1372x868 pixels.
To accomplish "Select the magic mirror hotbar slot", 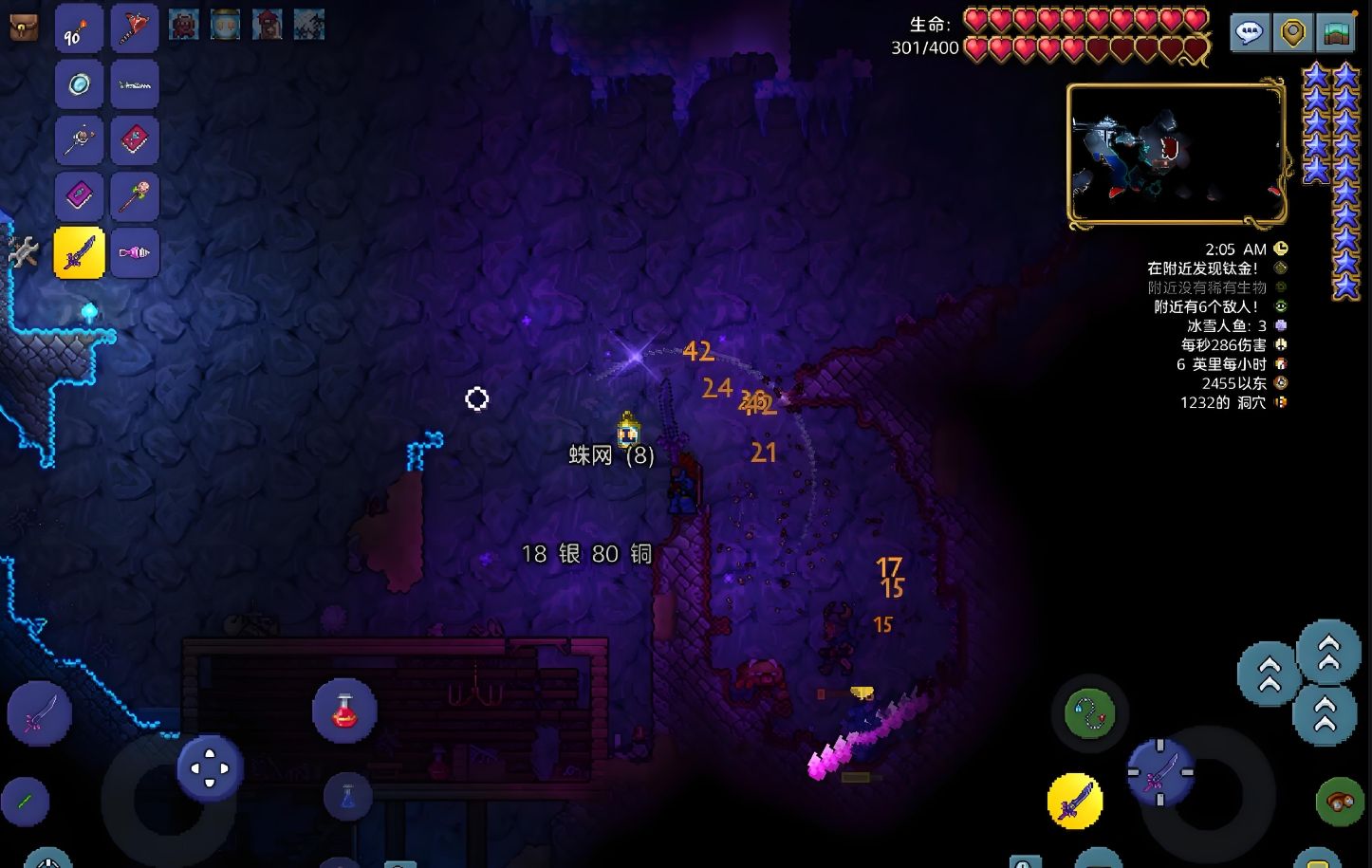I will point(79,84).
